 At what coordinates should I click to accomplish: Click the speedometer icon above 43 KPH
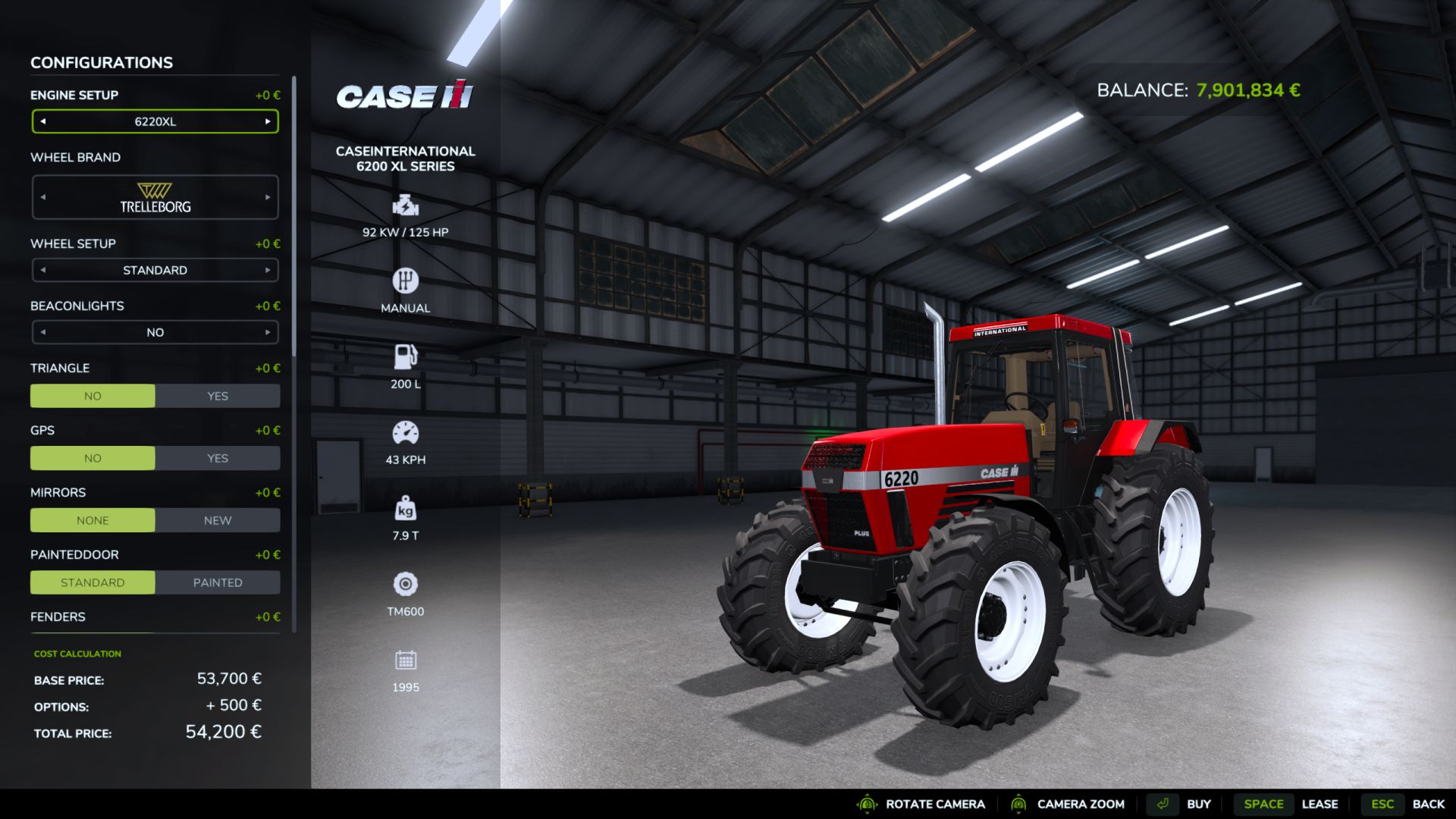click(406, 431)
